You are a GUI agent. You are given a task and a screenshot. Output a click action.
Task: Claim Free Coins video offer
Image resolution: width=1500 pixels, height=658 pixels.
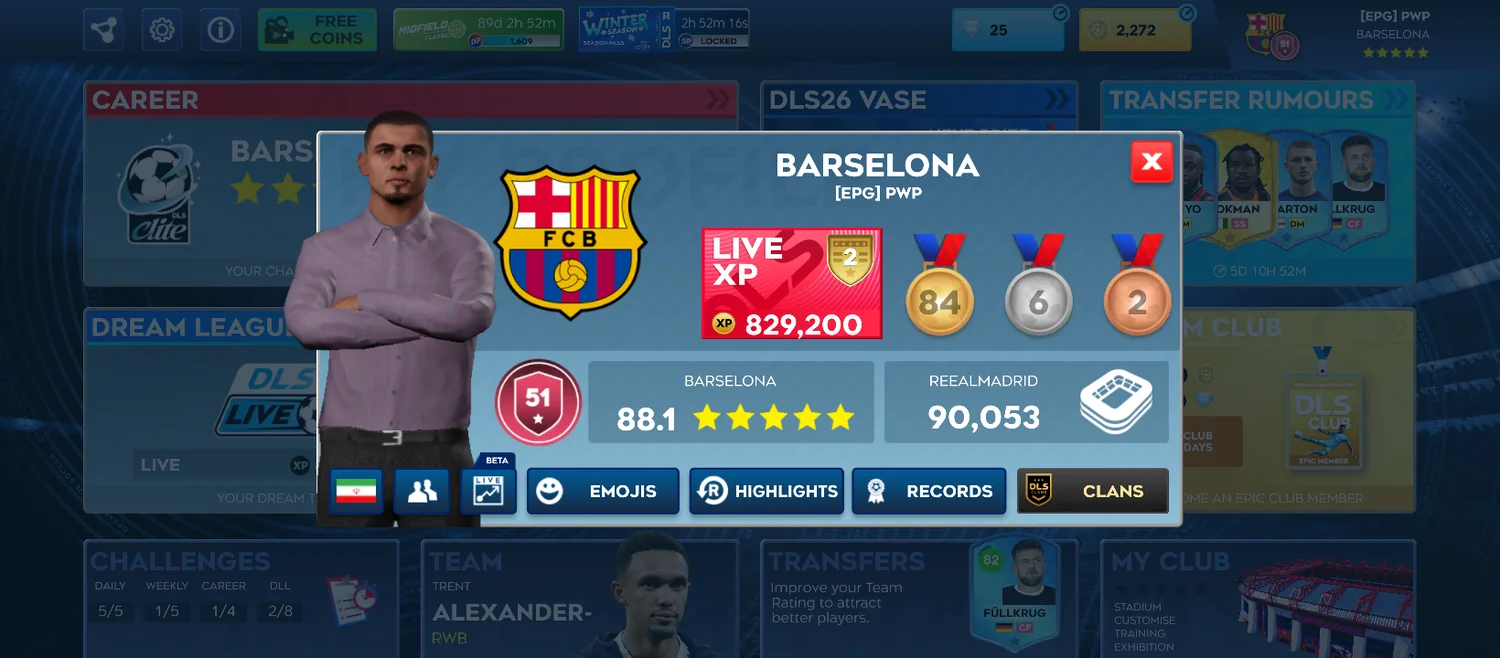317,30
